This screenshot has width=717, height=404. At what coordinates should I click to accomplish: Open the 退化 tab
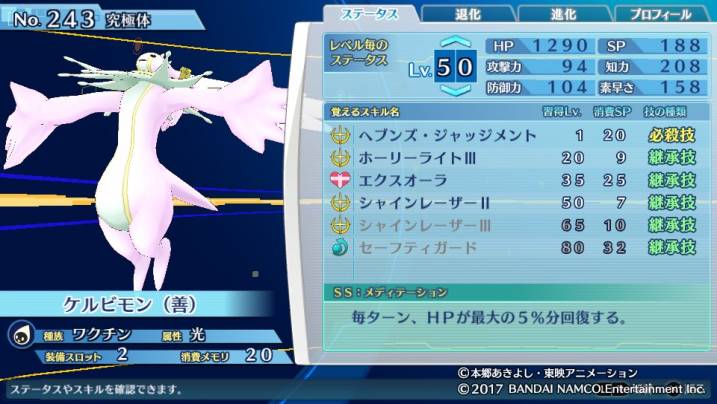pos(468,14)
